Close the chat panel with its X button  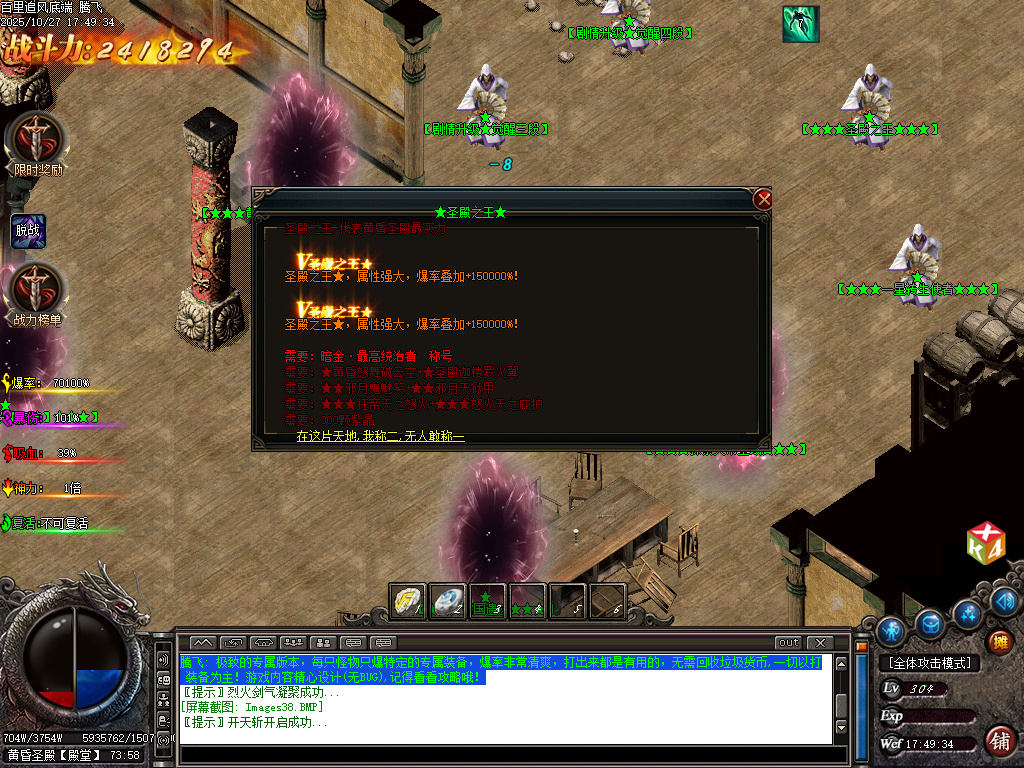click(819, 642)
